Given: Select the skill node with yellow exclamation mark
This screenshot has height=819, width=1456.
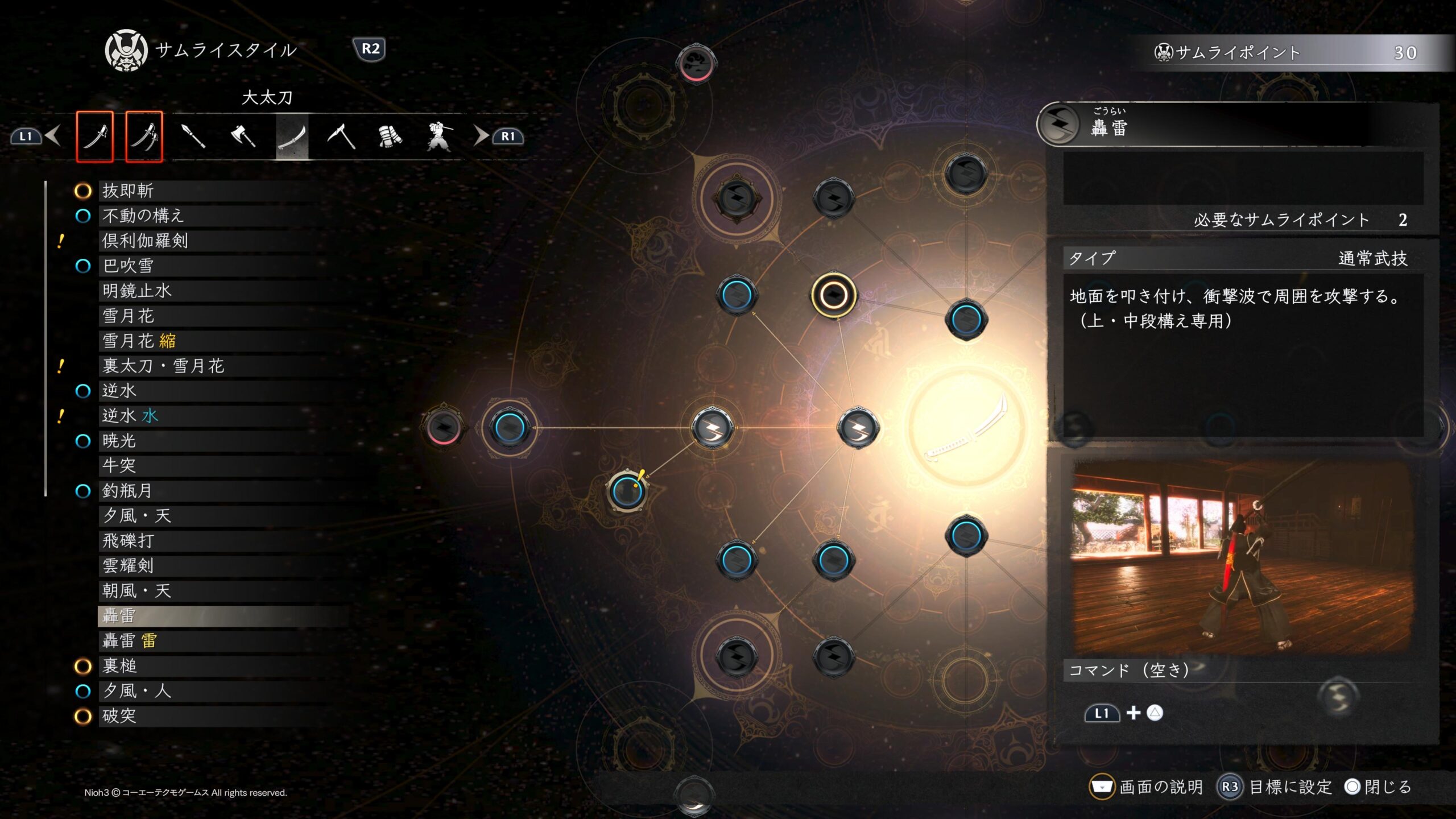Looking at the screenshot, I should click(627, 490).
